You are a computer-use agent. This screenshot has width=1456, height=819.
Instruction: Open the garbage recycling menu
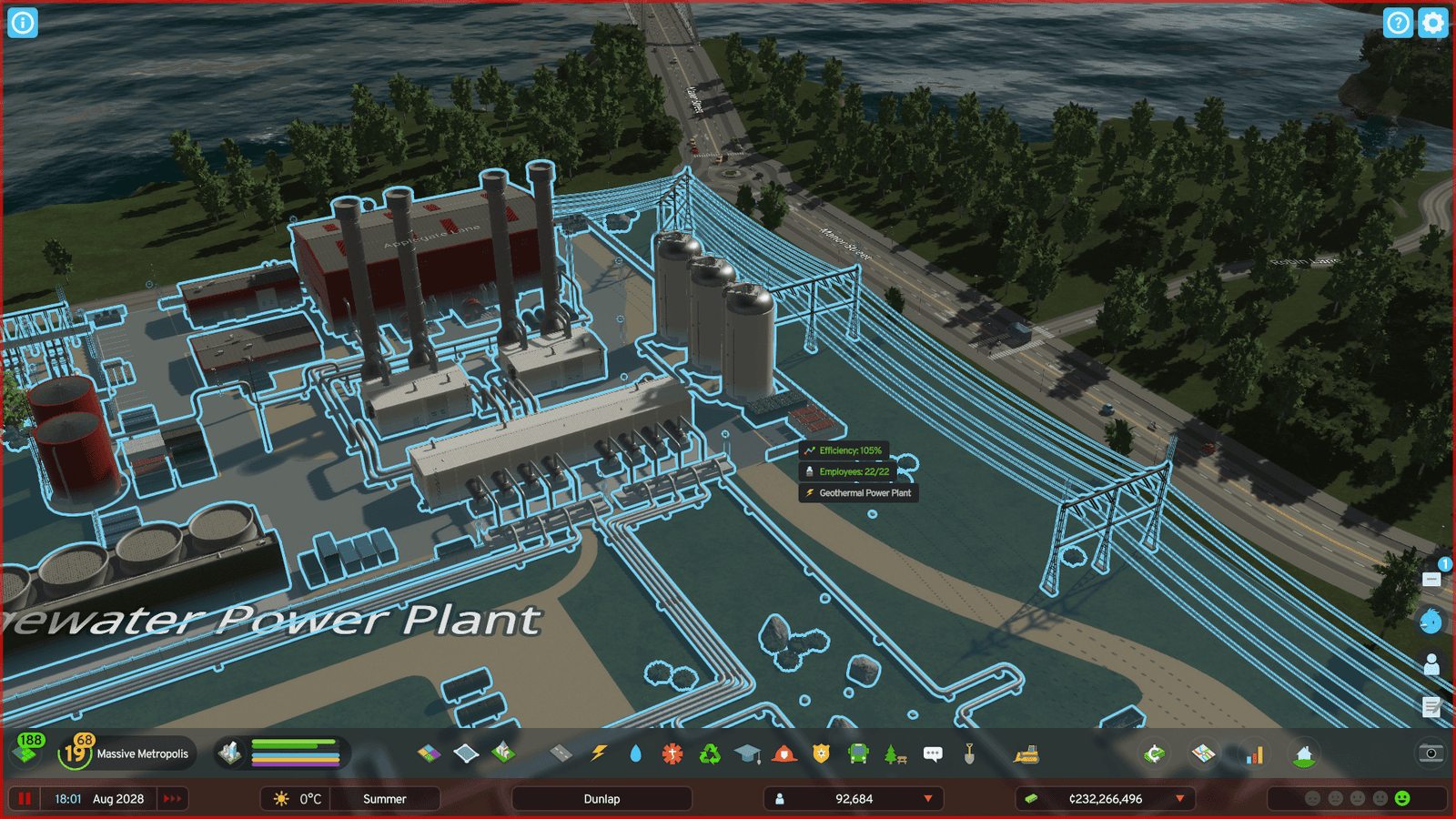[710, 753]
